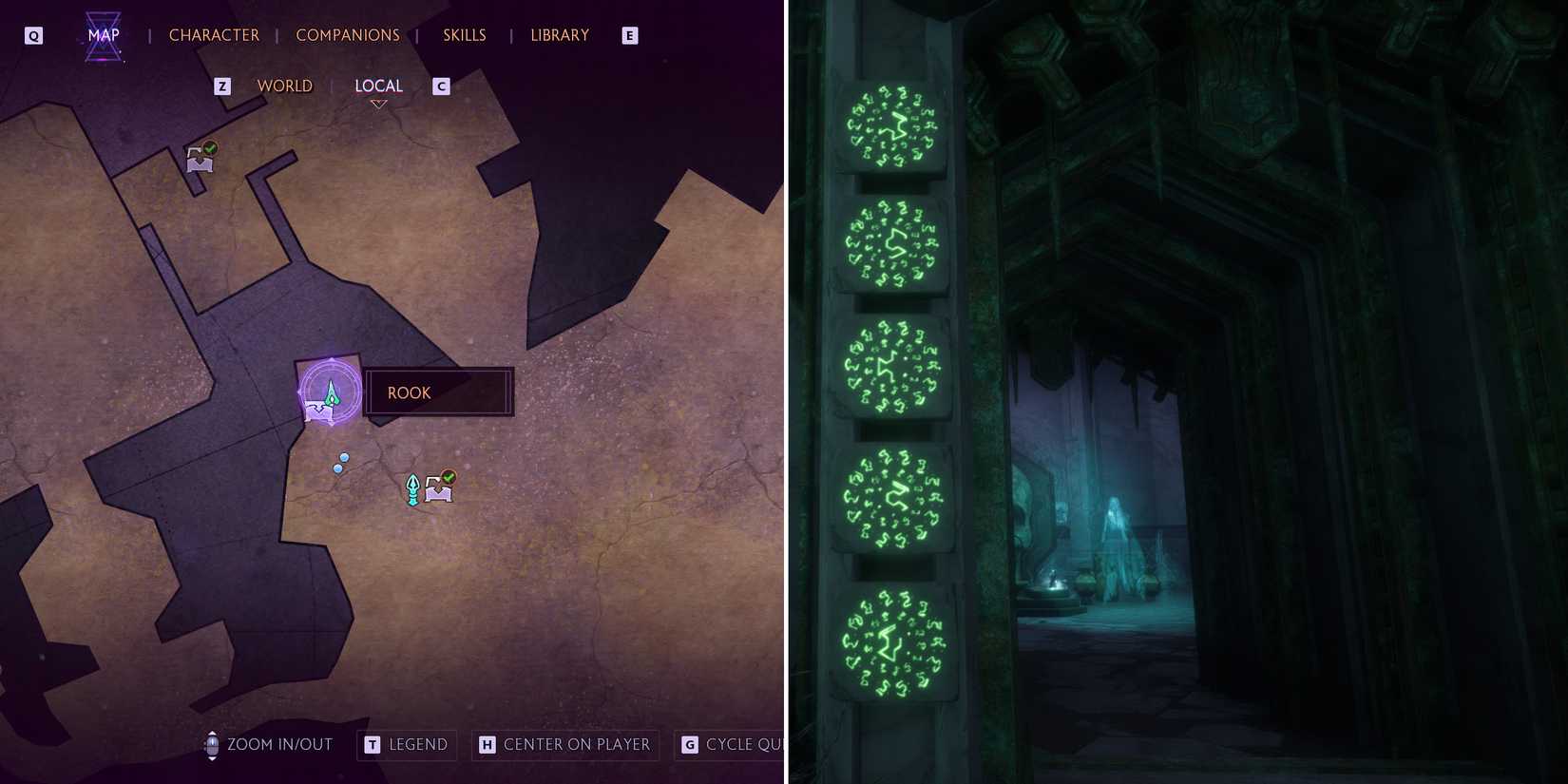Expand the chevron under the LOCAL tab
This screenshot has height=784, width=1568.
[379, 105]
